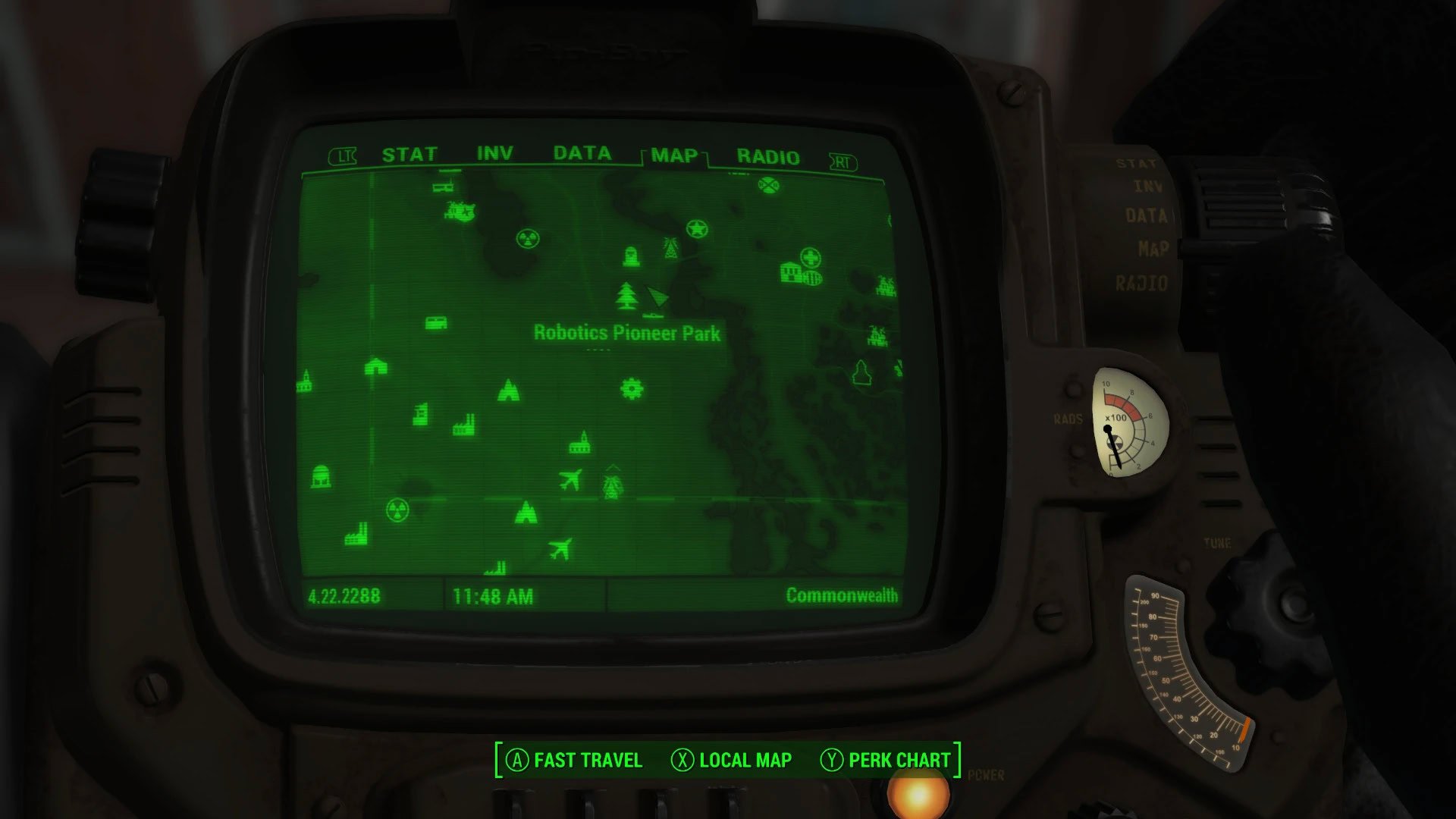Image resolution: width=1456 pixels, height=819 pixels.
Task: Click the gear-shaped map marker
Action: 631,389
